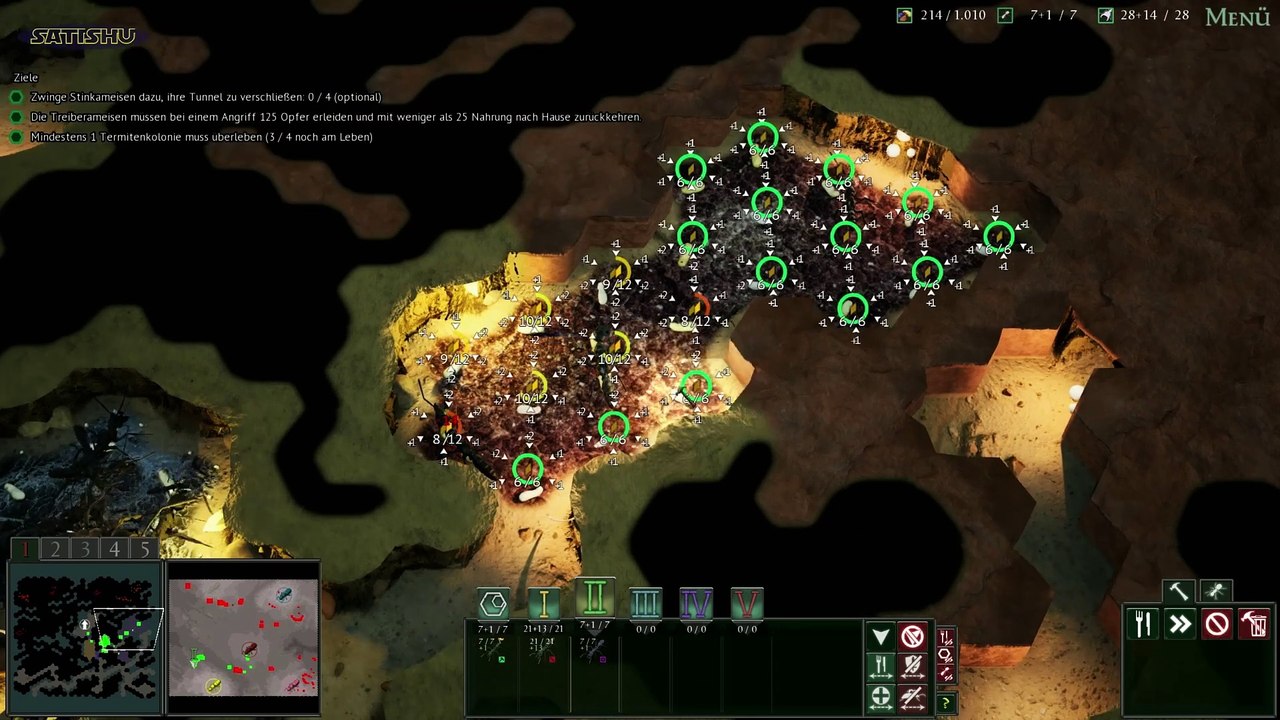This screenshot has width=1280, height=720.
Task: Open the hammer build tab
Action: click(1179, 591)
